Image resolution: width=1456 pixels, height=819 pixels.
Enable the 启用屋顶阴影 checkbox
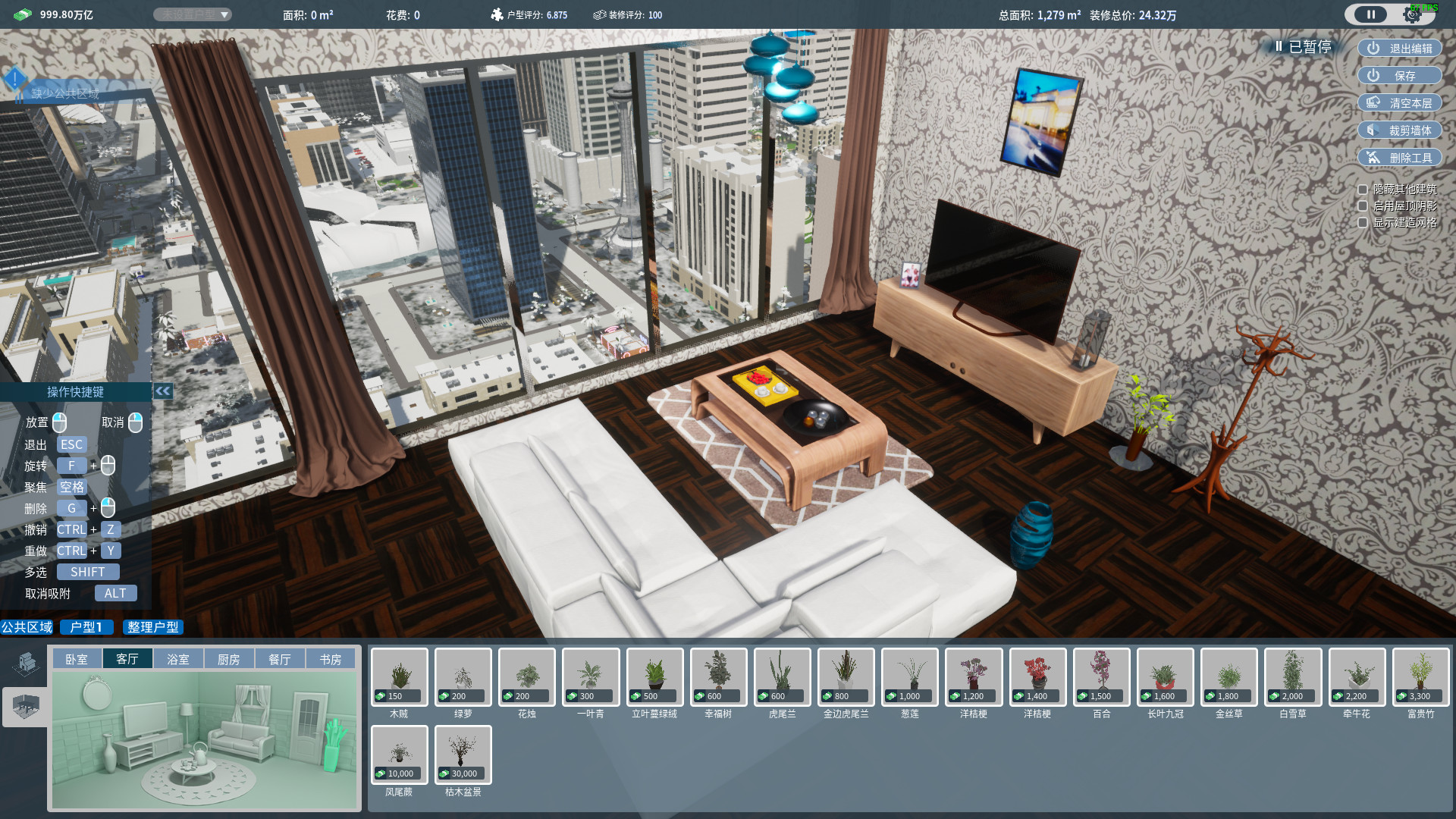pyautogui.click(x=1362, y=206)
